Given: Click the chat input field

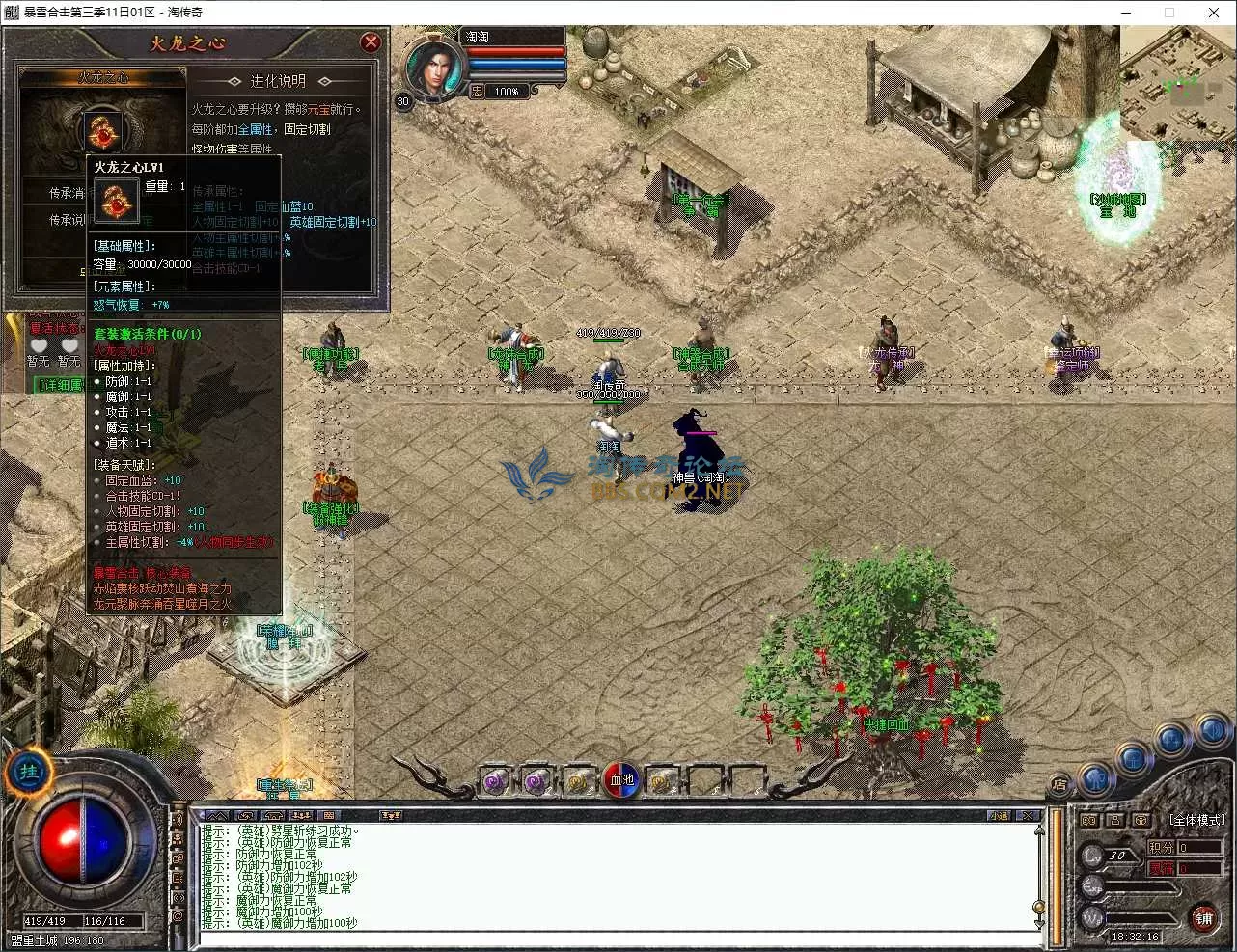Looking at the screenshot, I should tap(618, 938).
